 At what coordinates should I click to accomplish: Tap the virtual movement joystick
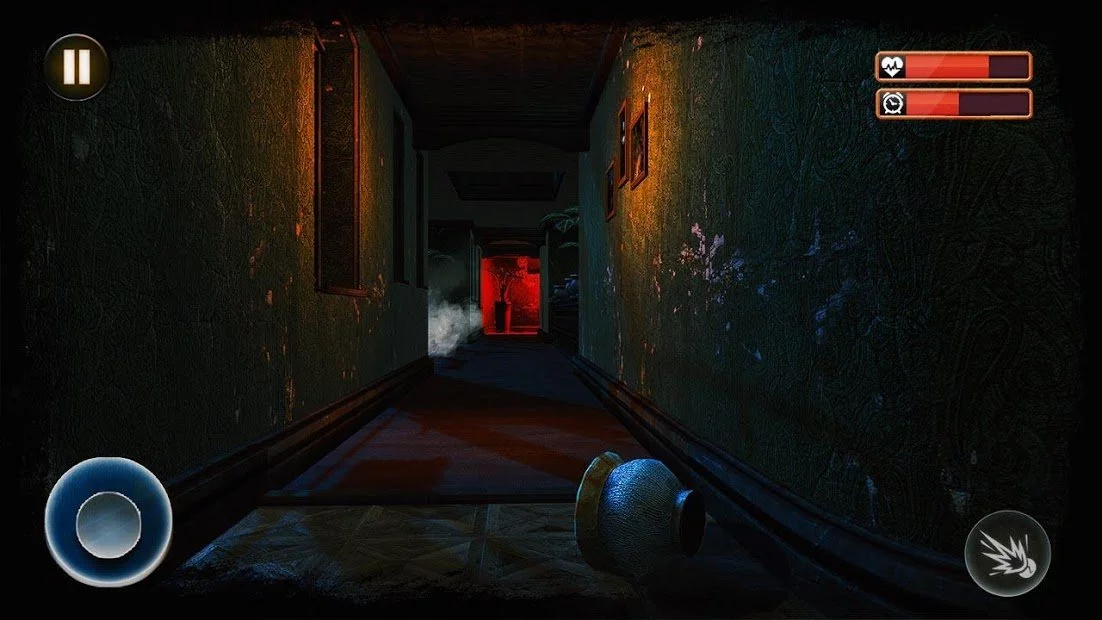tap(108, 522)
